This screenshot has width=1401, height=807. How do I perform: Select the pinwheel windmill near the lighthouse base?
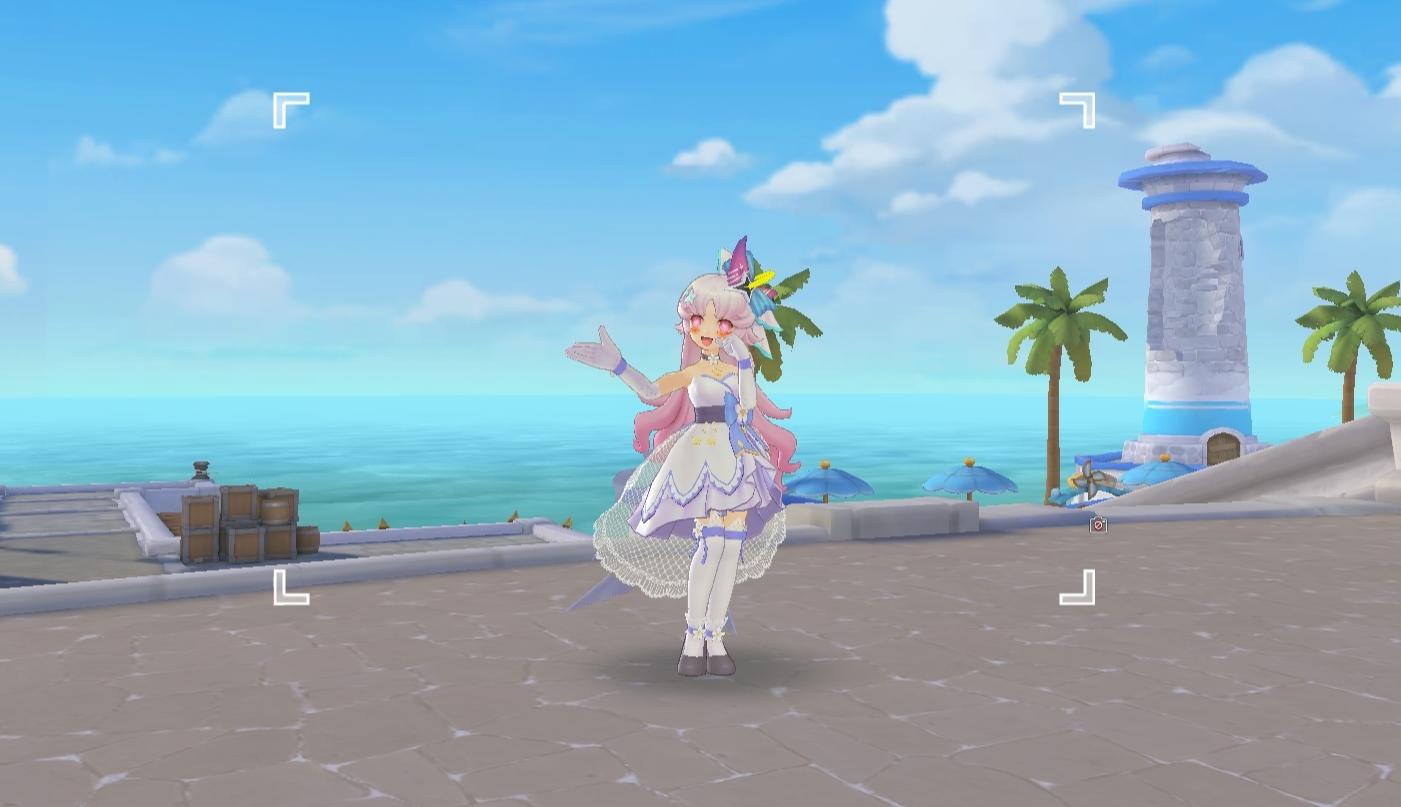[x=1091, y=478]
